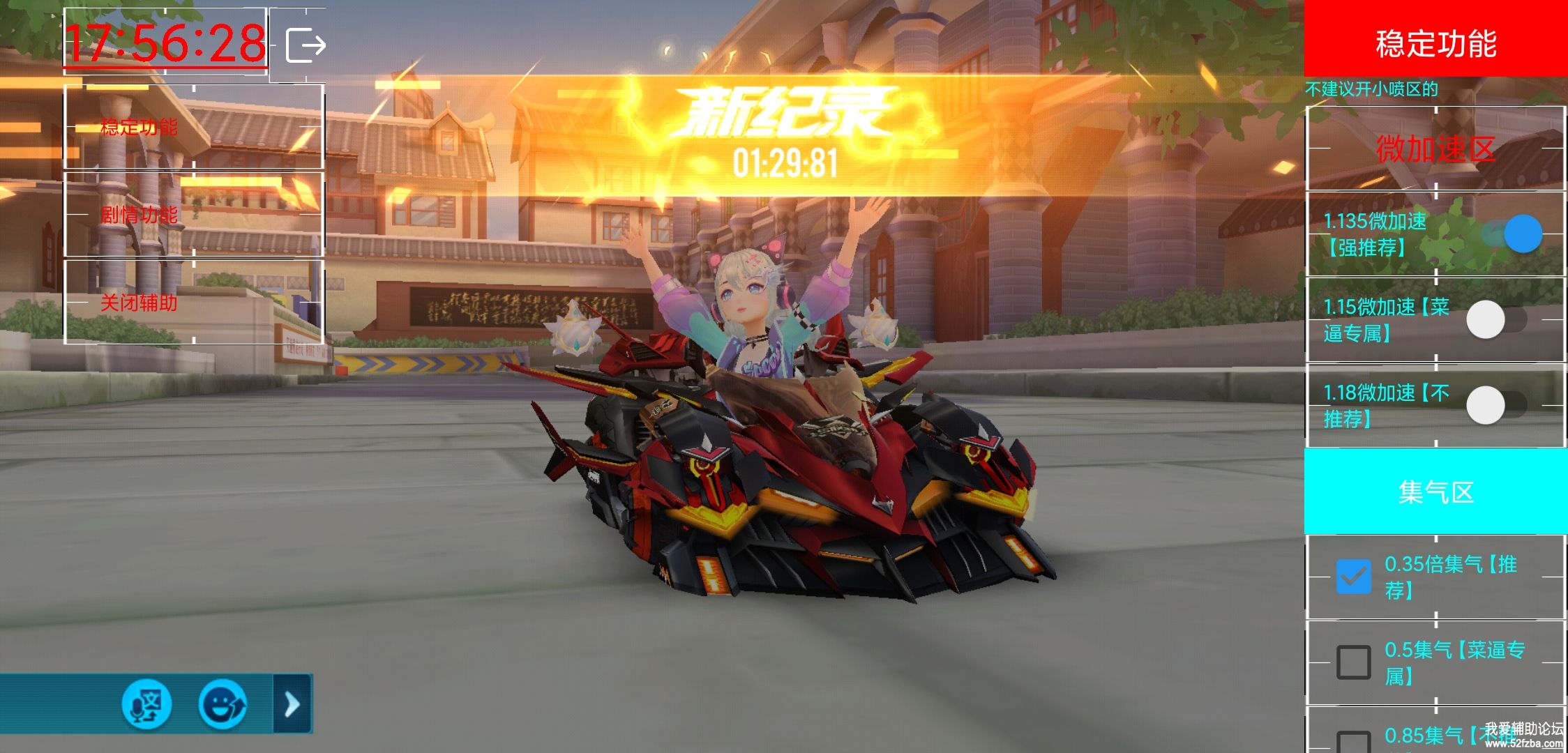Screen dimensions: 1568x753
Task: Select the cyan 集气区 section header
Action: tap(1435, 492)
